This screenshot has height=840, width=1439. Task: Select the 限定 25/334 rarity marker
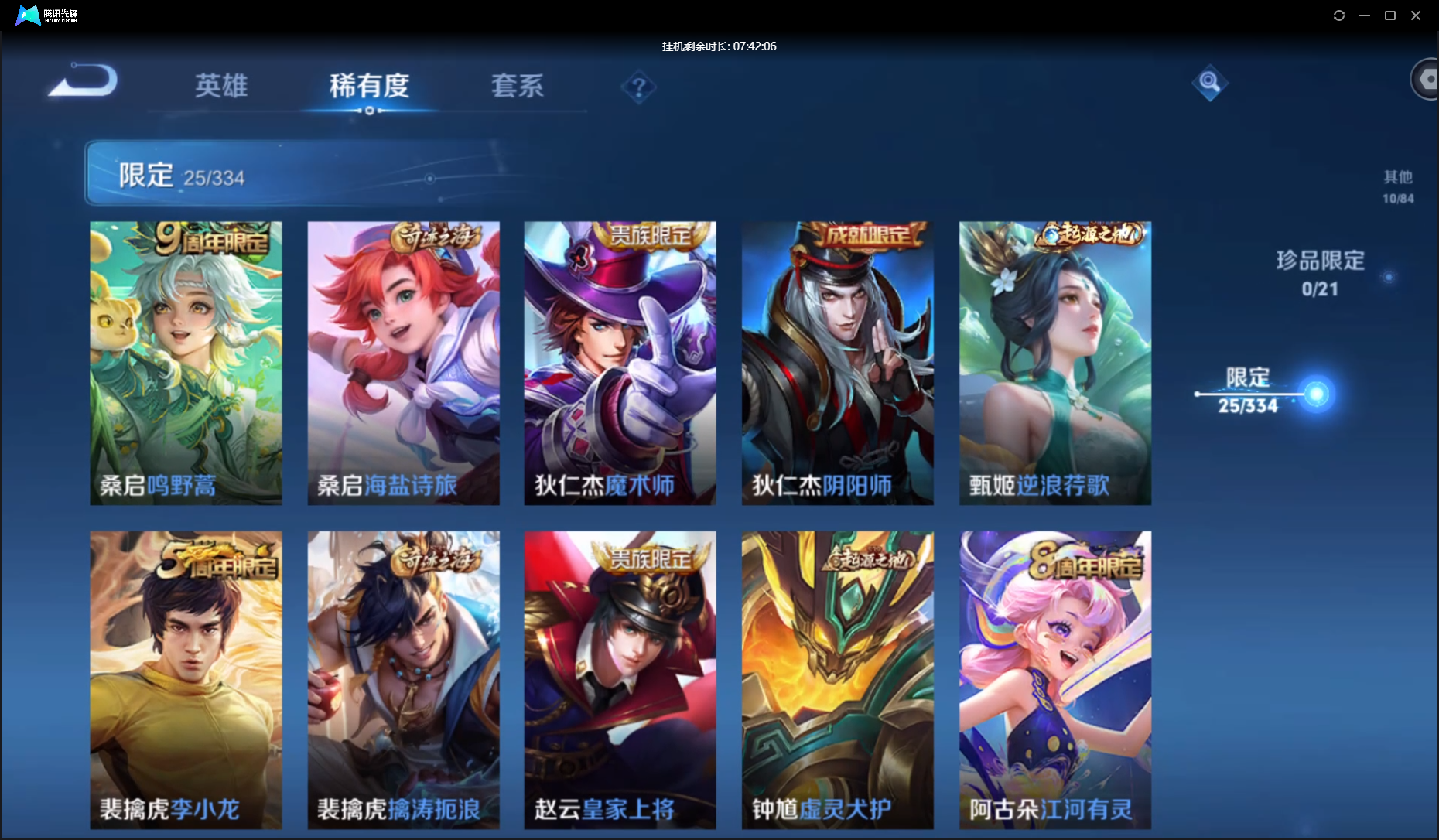[x=1248, y=391]
